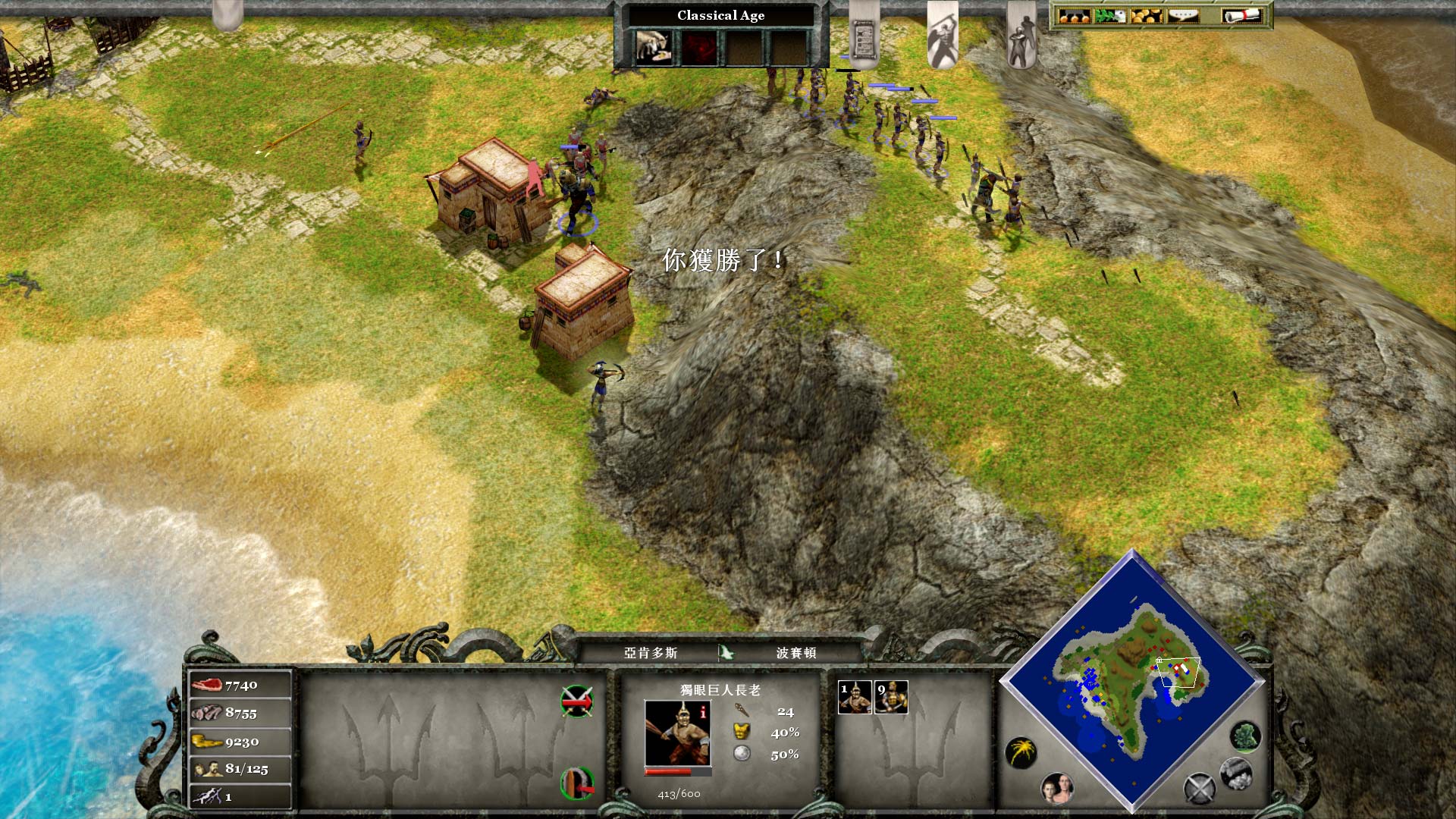Toggle the X button under the minimap
The image size is (1456, 819).
tap(1199, 789)
